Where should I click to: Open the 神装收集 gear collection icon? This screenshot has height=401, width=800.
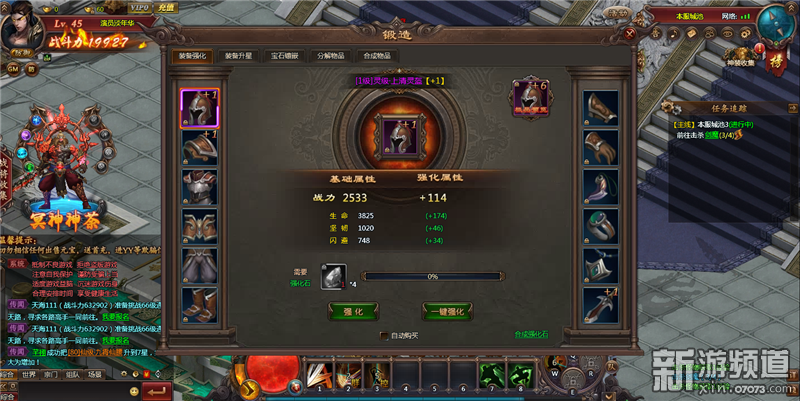(738, 59)
